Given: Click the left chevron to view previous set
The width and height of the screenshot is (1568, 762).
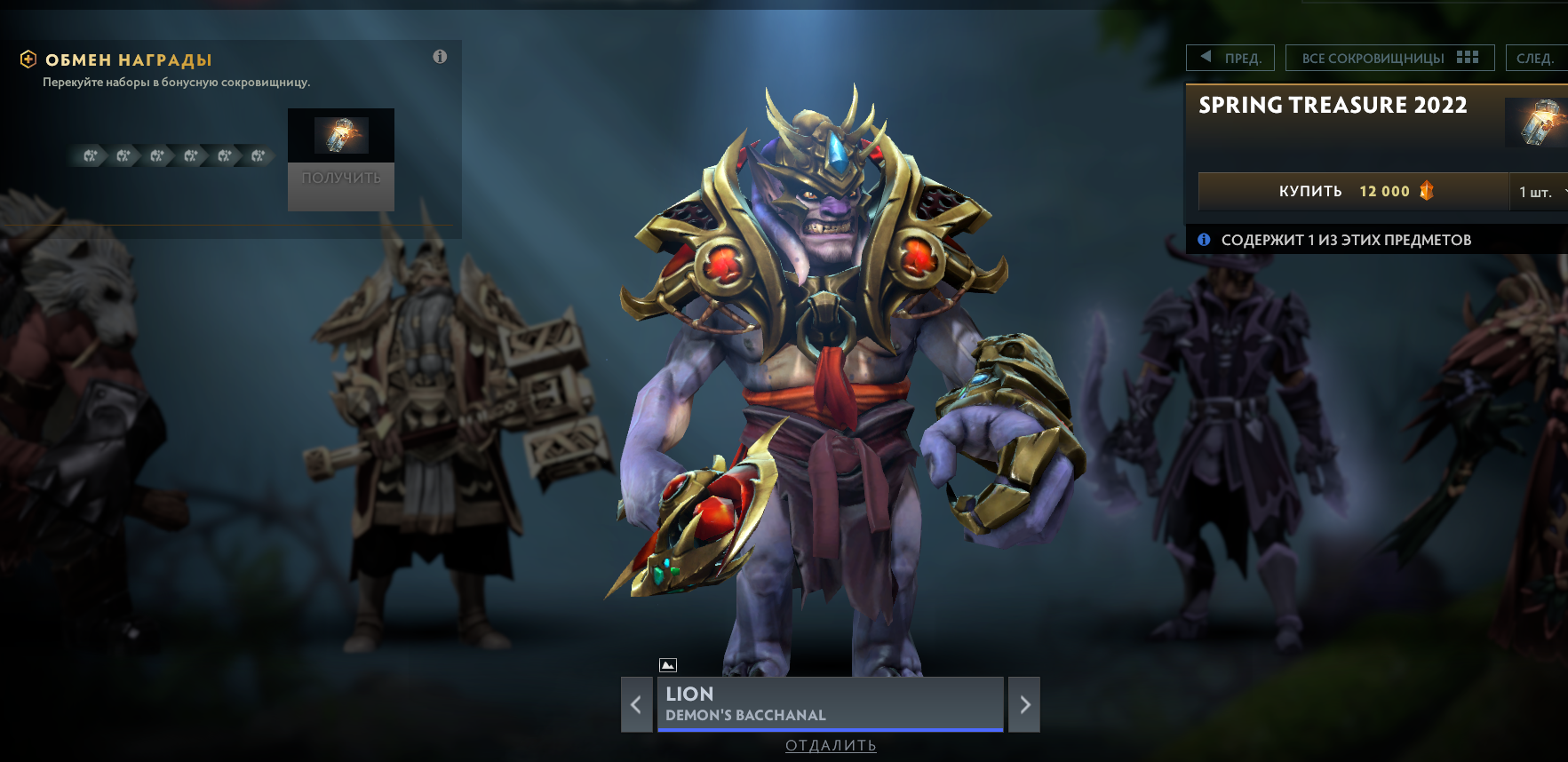Looking at the screenshot, I should click(636, 704).
